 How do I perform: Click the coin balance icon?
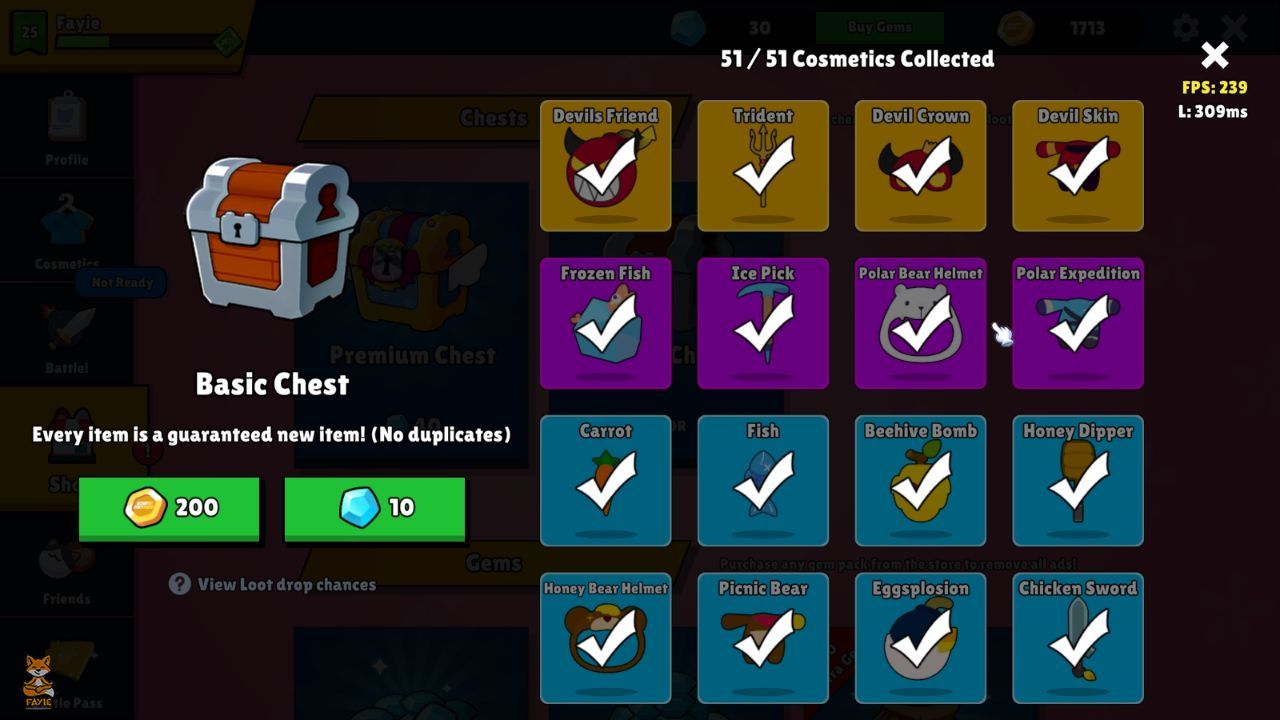pos(1018,27)
